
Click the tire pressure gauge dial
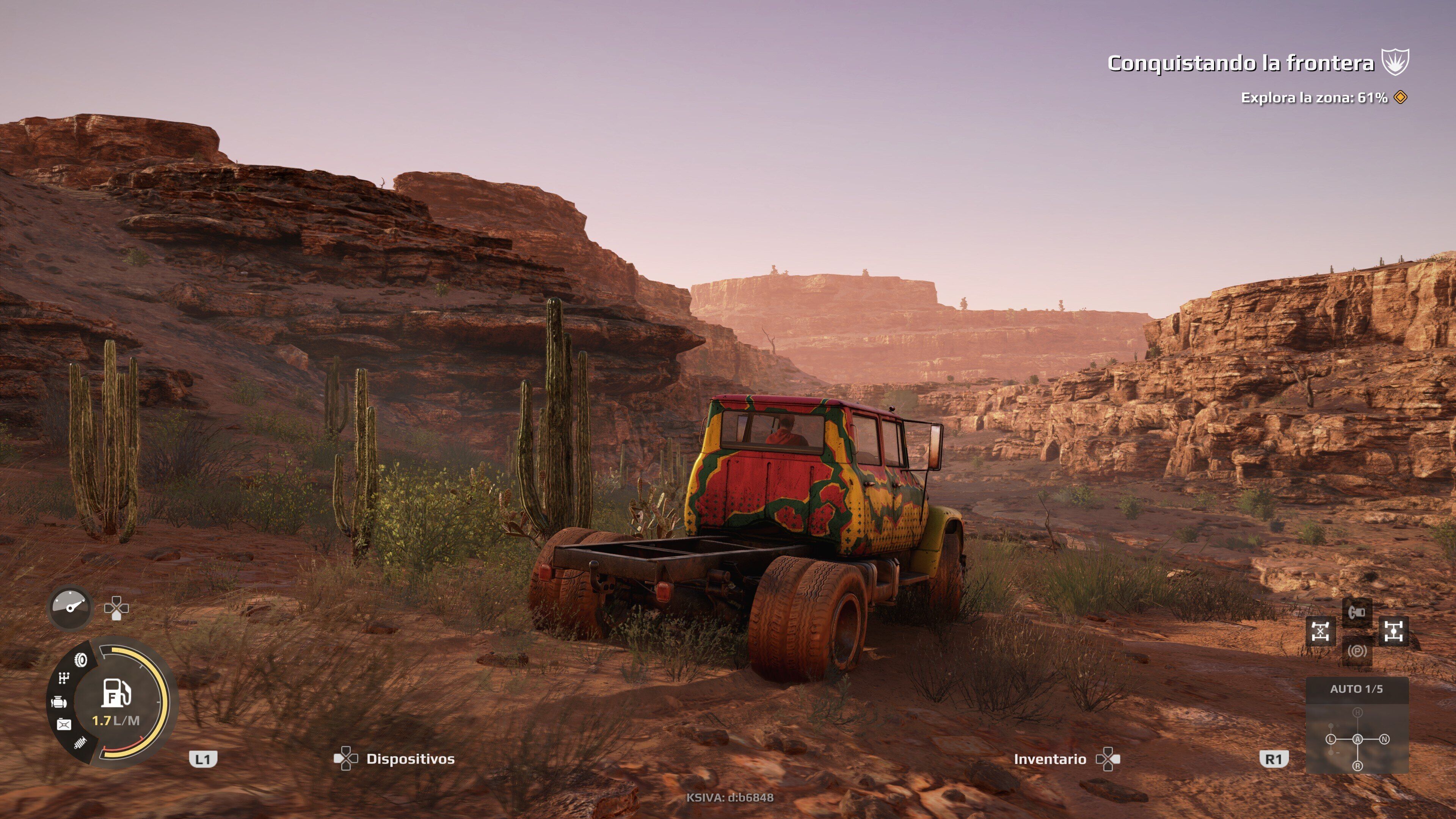pos(71,607)
